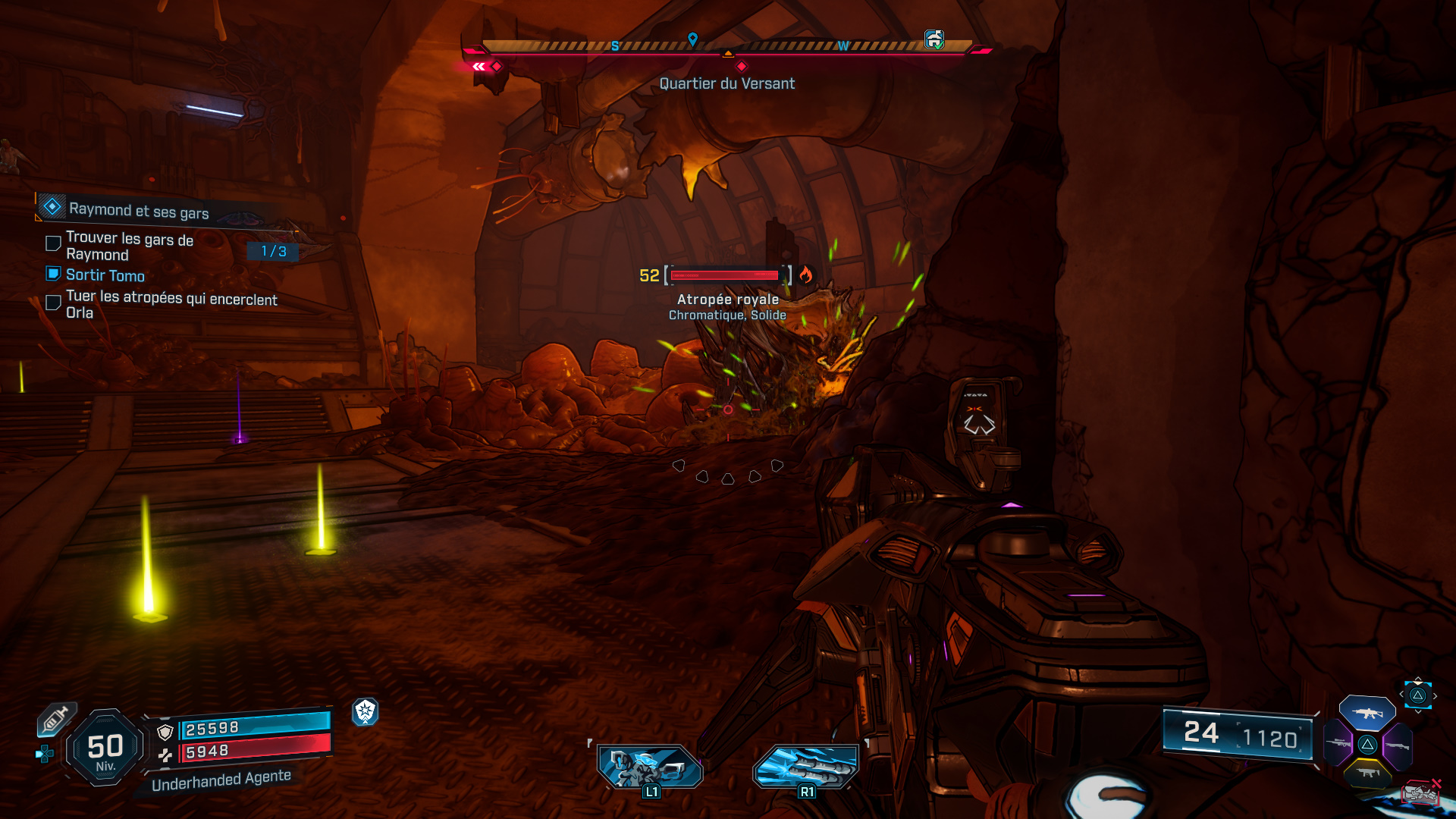Select the assault rifle in the weapon wheel
This screenshot has width=1456, height=819.
pyautogui.click(x=1367, y=713)
